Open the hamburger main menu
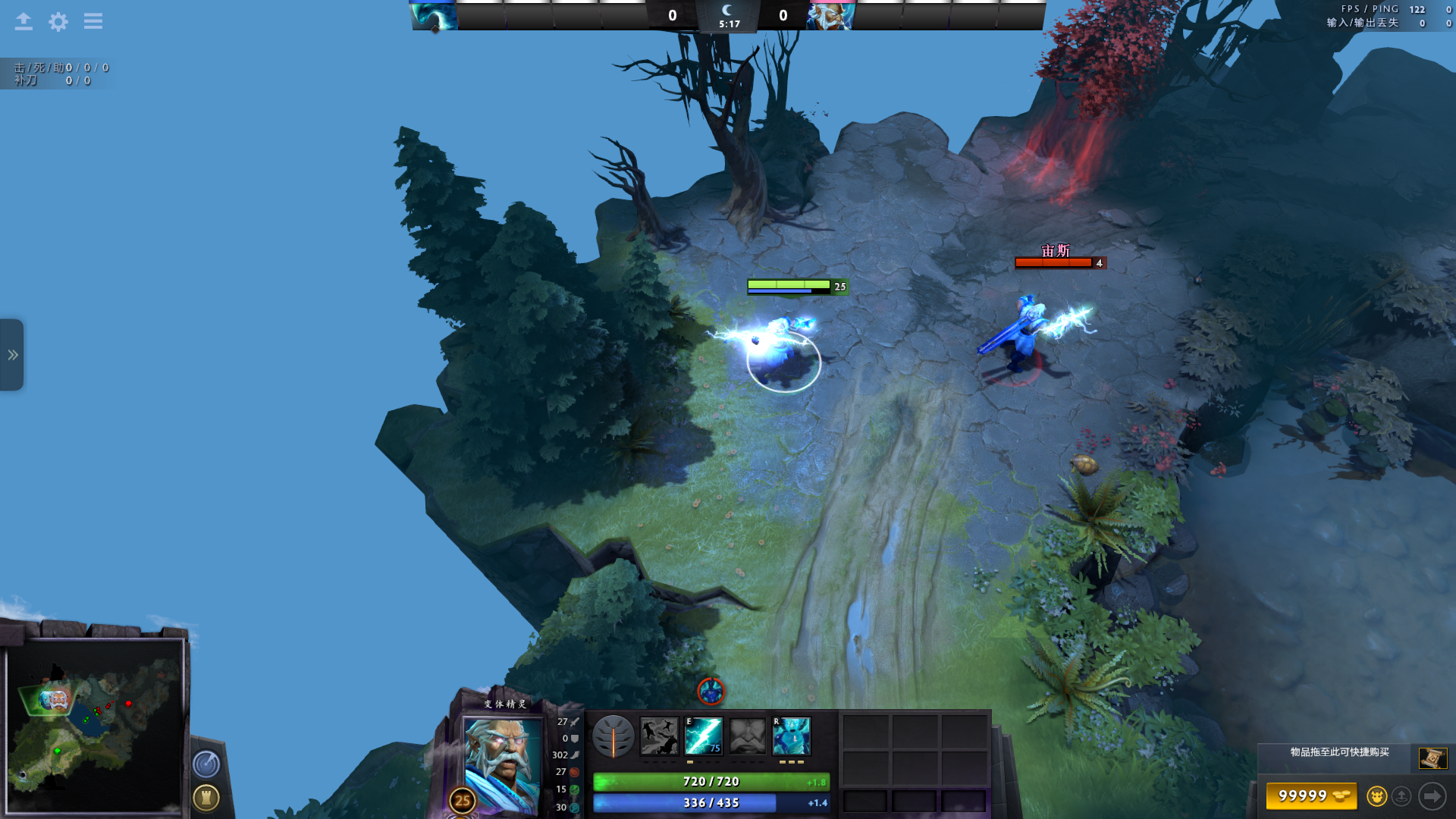The image size is (1456, 819). tap(93, 22)
